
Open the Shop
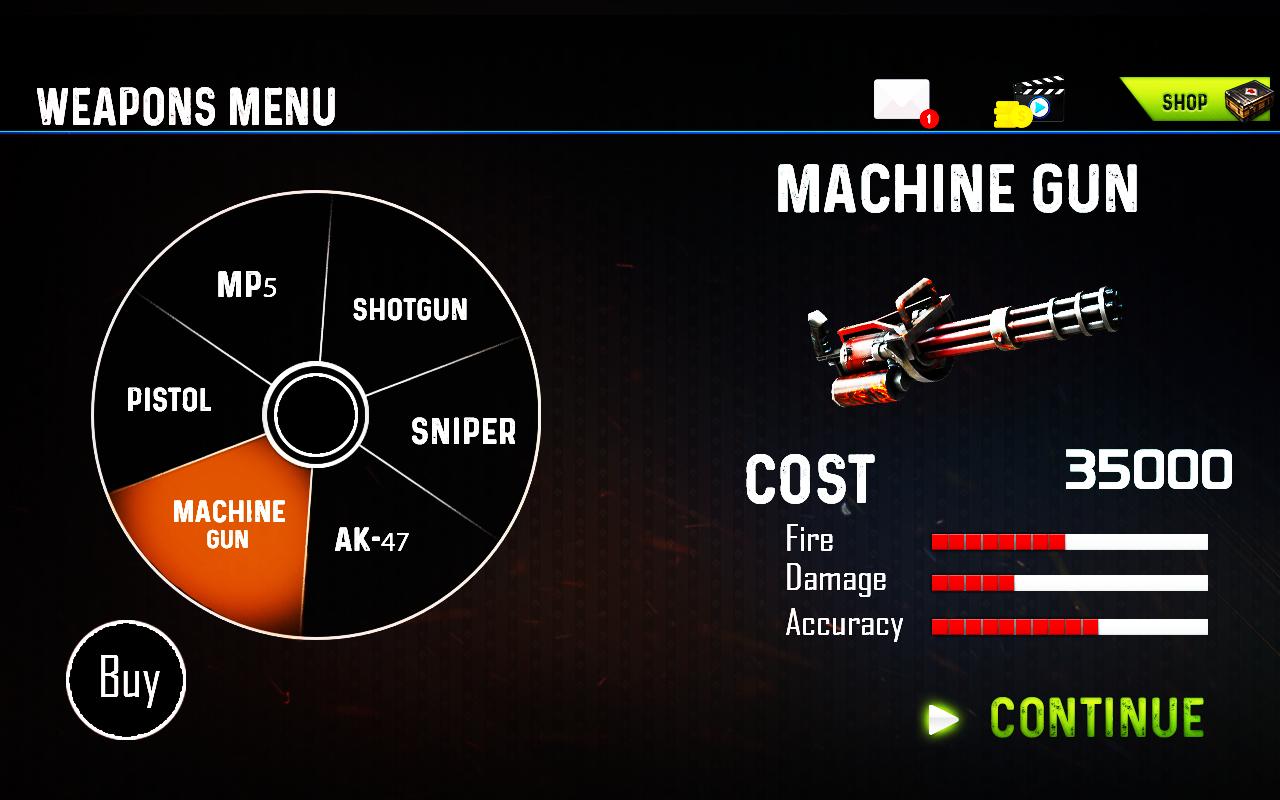point(1193,101)
